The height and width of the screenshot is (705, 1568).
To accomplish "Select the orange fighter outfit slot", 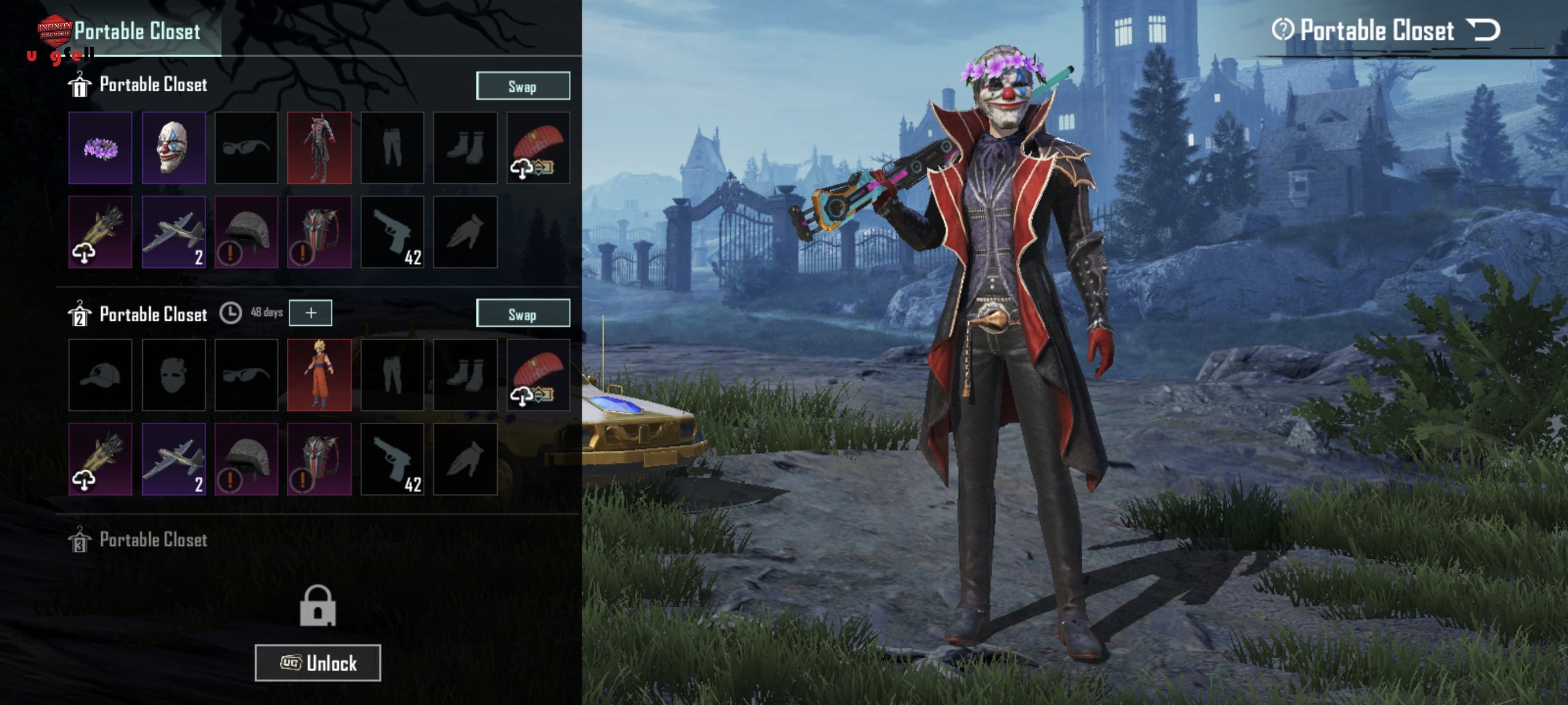I will click(319, 374).
